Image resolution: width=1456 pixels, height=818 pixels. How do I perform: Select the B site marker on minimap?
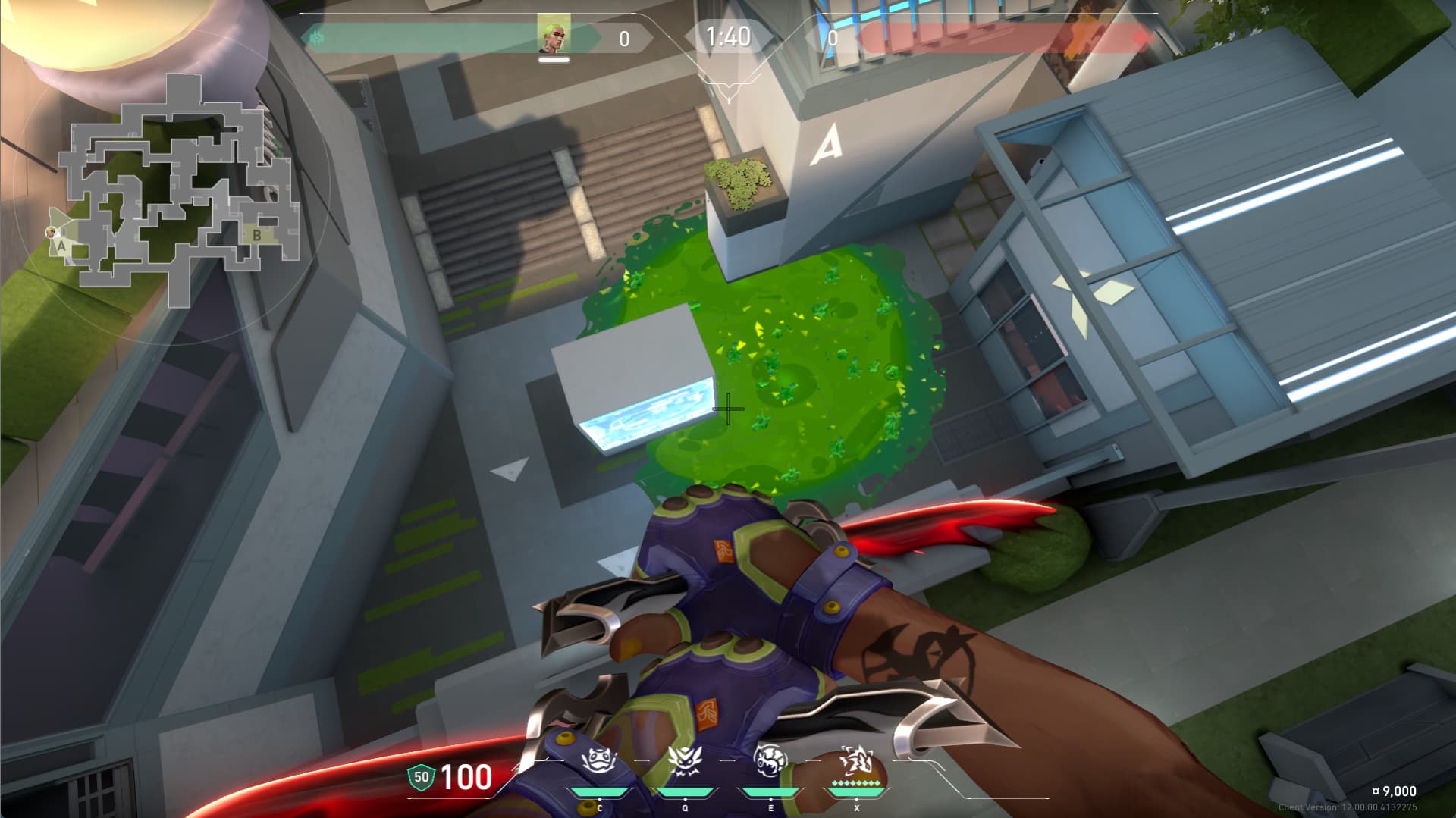tap(256, 235)
